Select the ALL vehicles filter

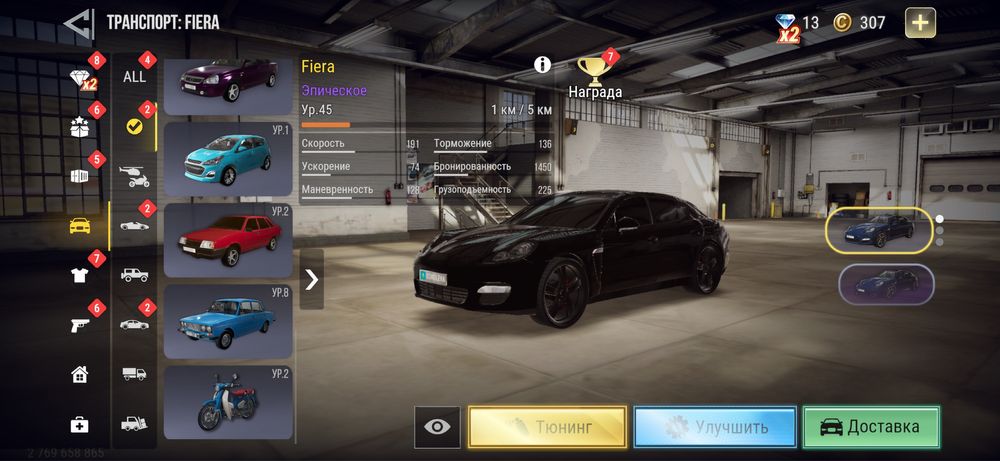pos(134,76)
